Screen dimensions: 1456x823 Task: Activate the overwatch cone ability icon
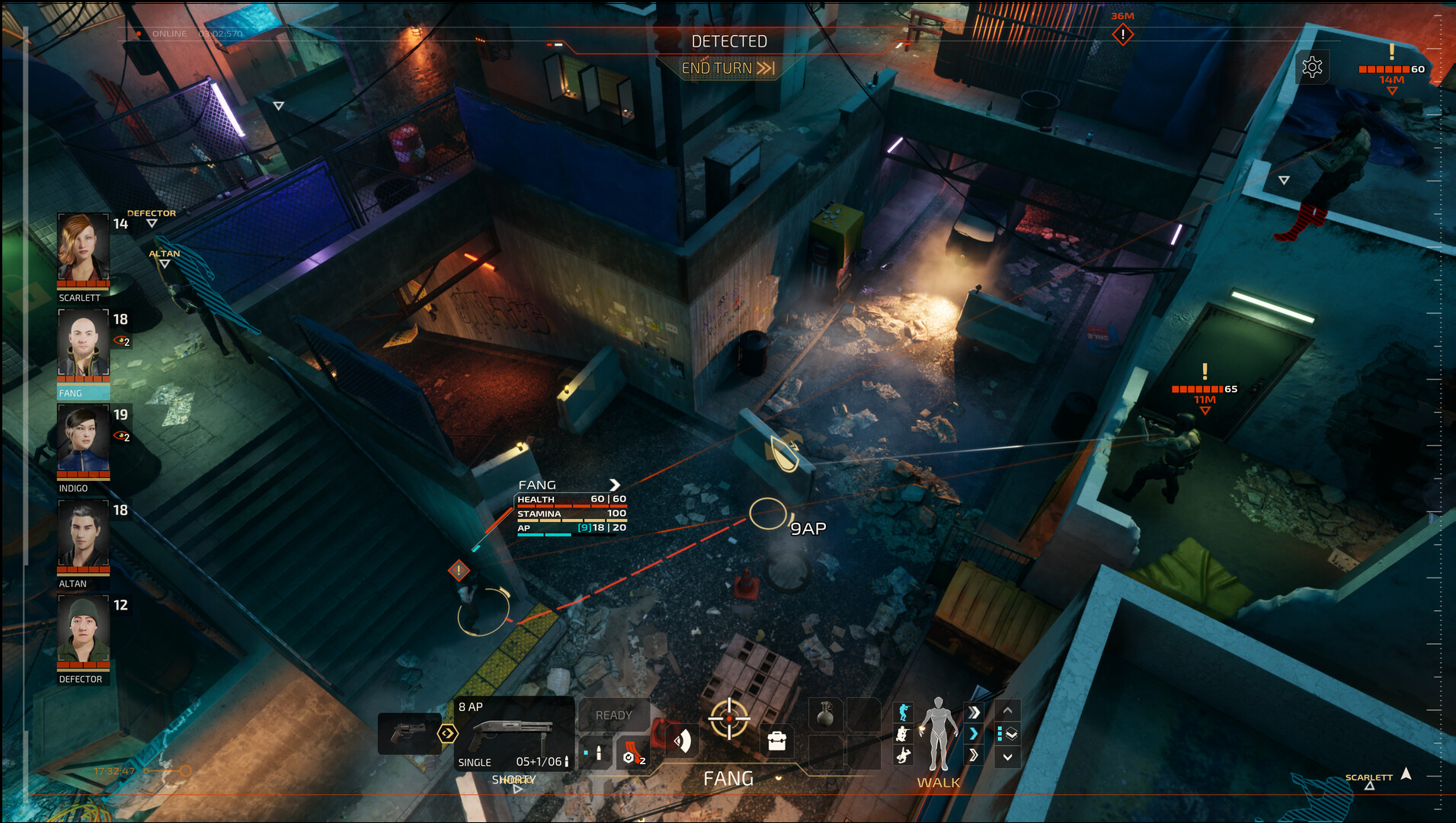pos(683,739)
